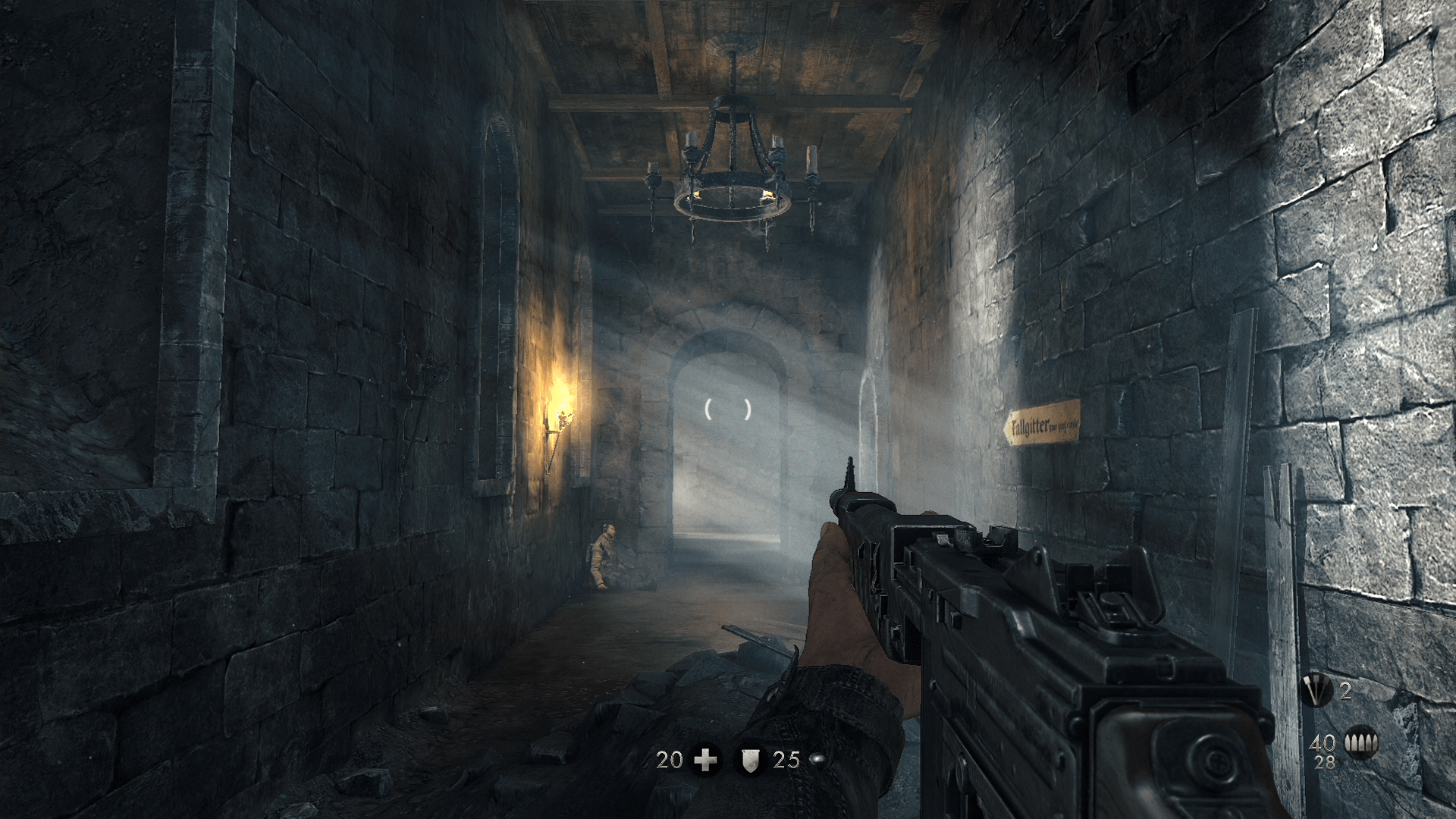Select the throwing knives icon

(x=1317, y=690)
